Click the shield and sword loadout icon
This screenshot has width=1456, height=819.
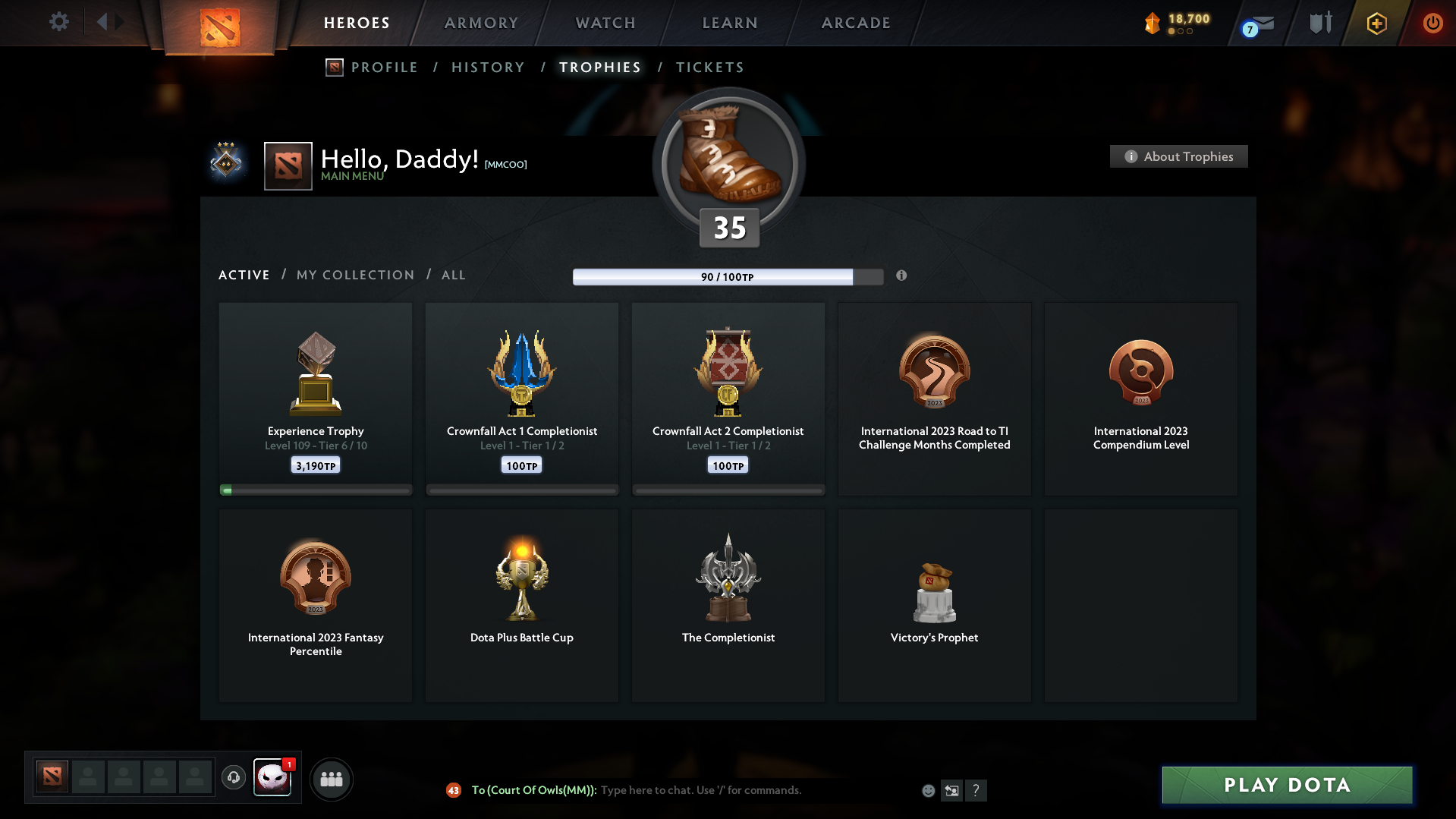coord(1319,23)
